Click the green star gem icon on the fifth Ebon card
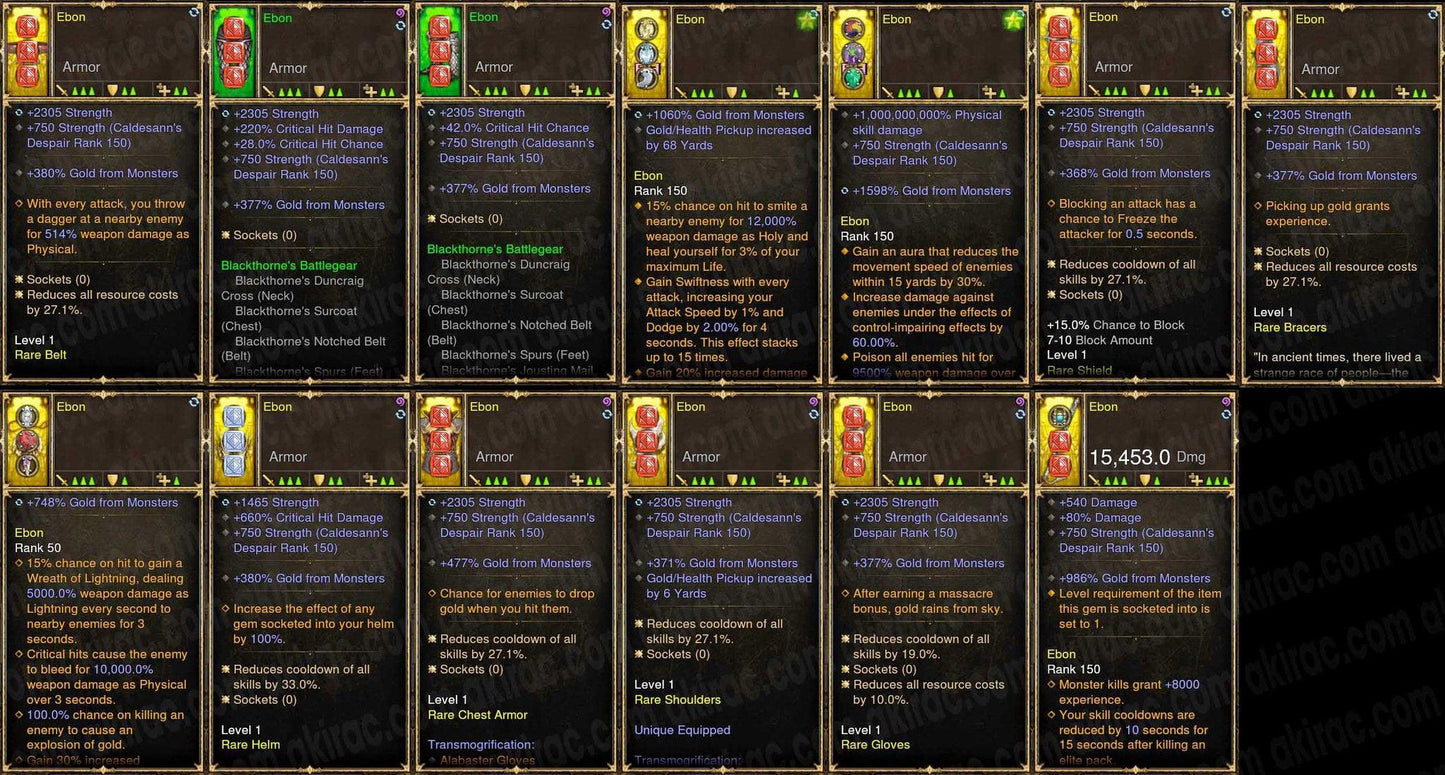This screenshot has width=1445, height=775. 1015,22
